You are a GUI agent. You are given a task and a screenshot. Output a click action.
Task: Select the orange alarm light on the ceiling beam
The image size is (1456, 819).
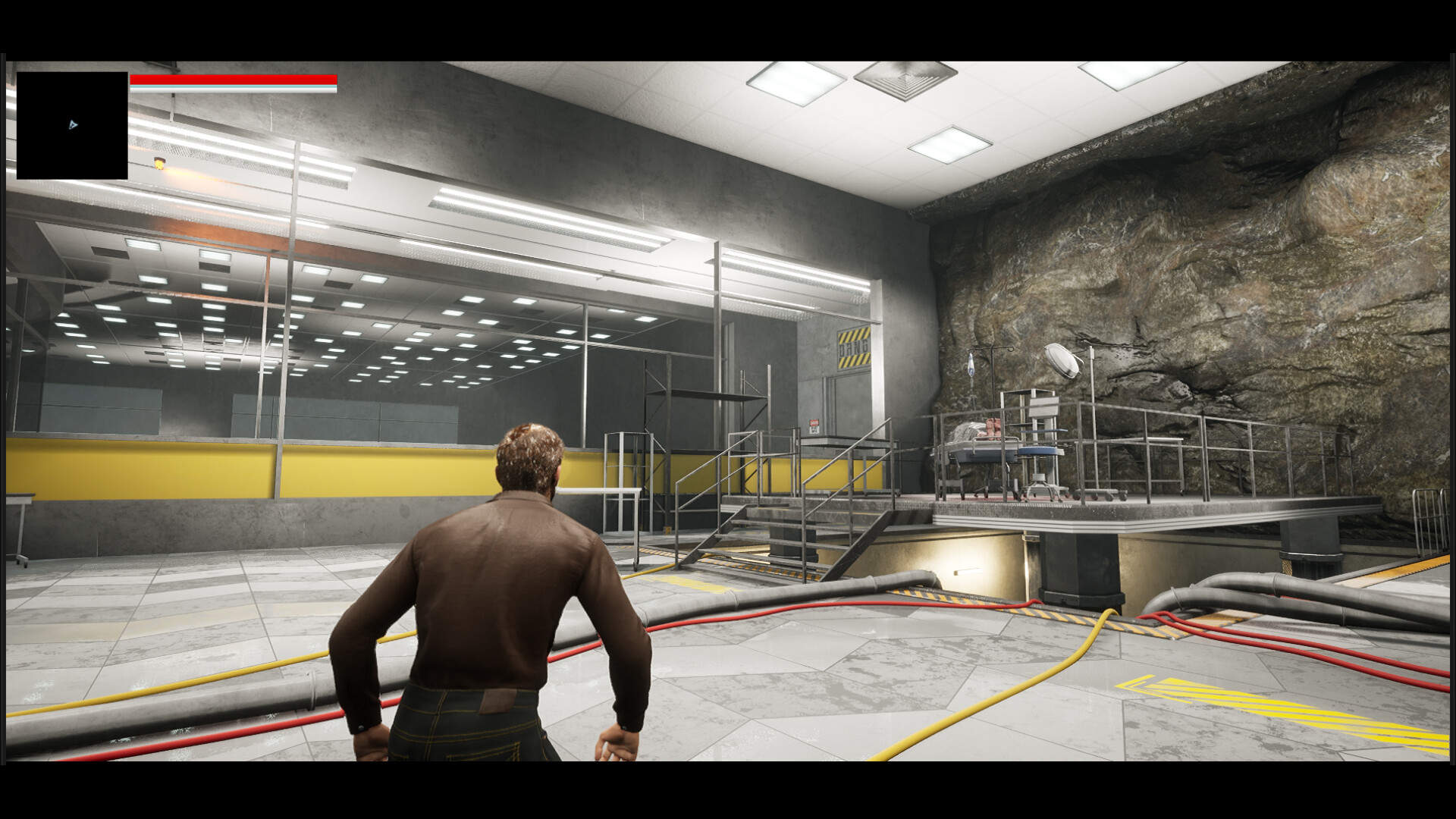click(x=159, y=164)
